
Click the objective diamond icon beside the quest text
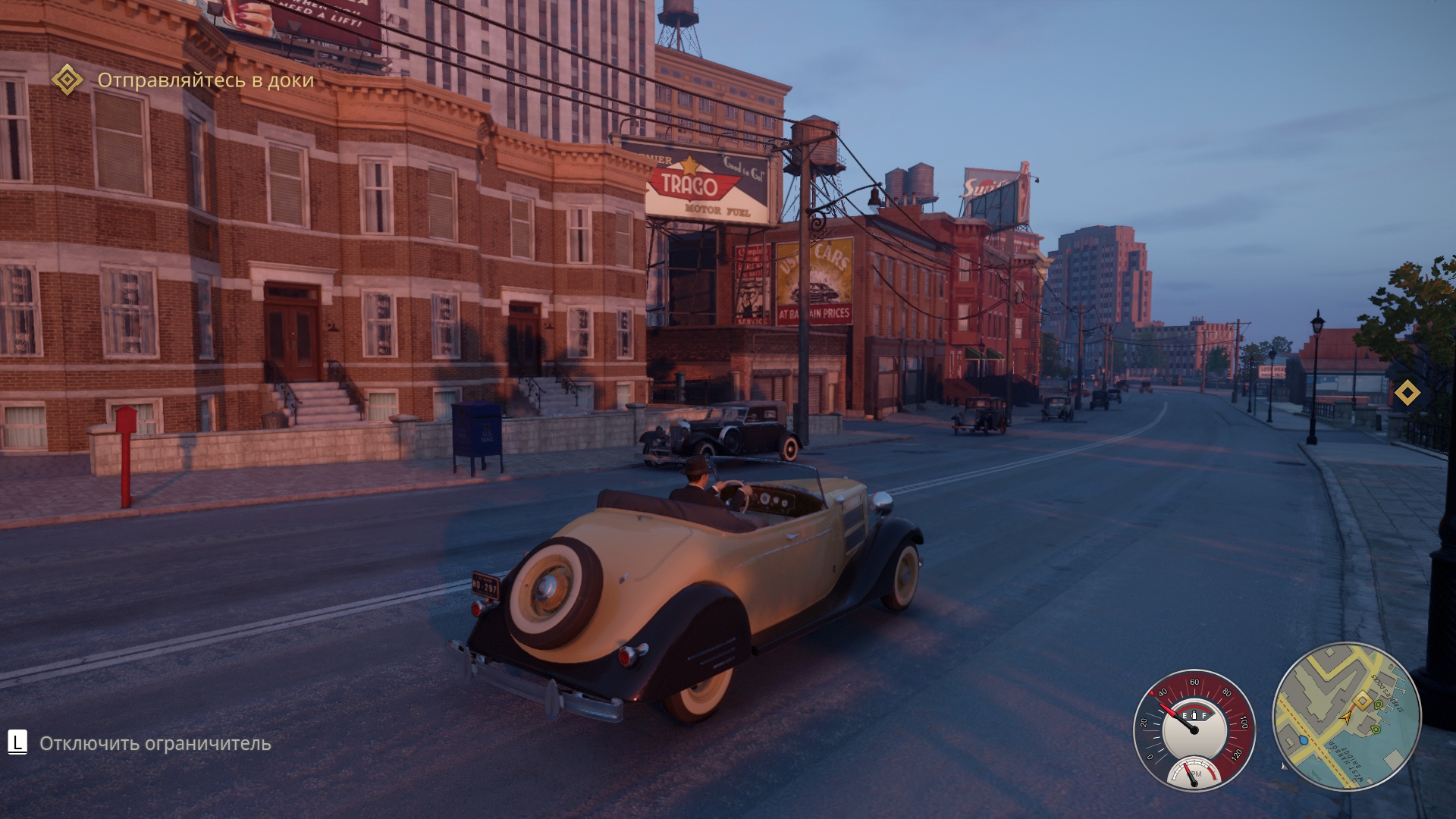click(x=67, y=80)
